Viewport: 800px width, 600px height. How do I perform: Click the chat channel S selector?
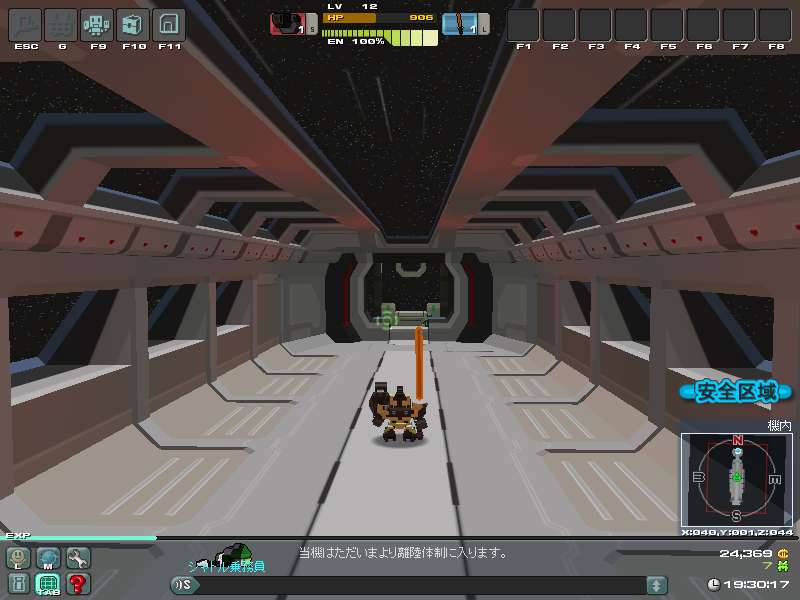coord(183,585)
